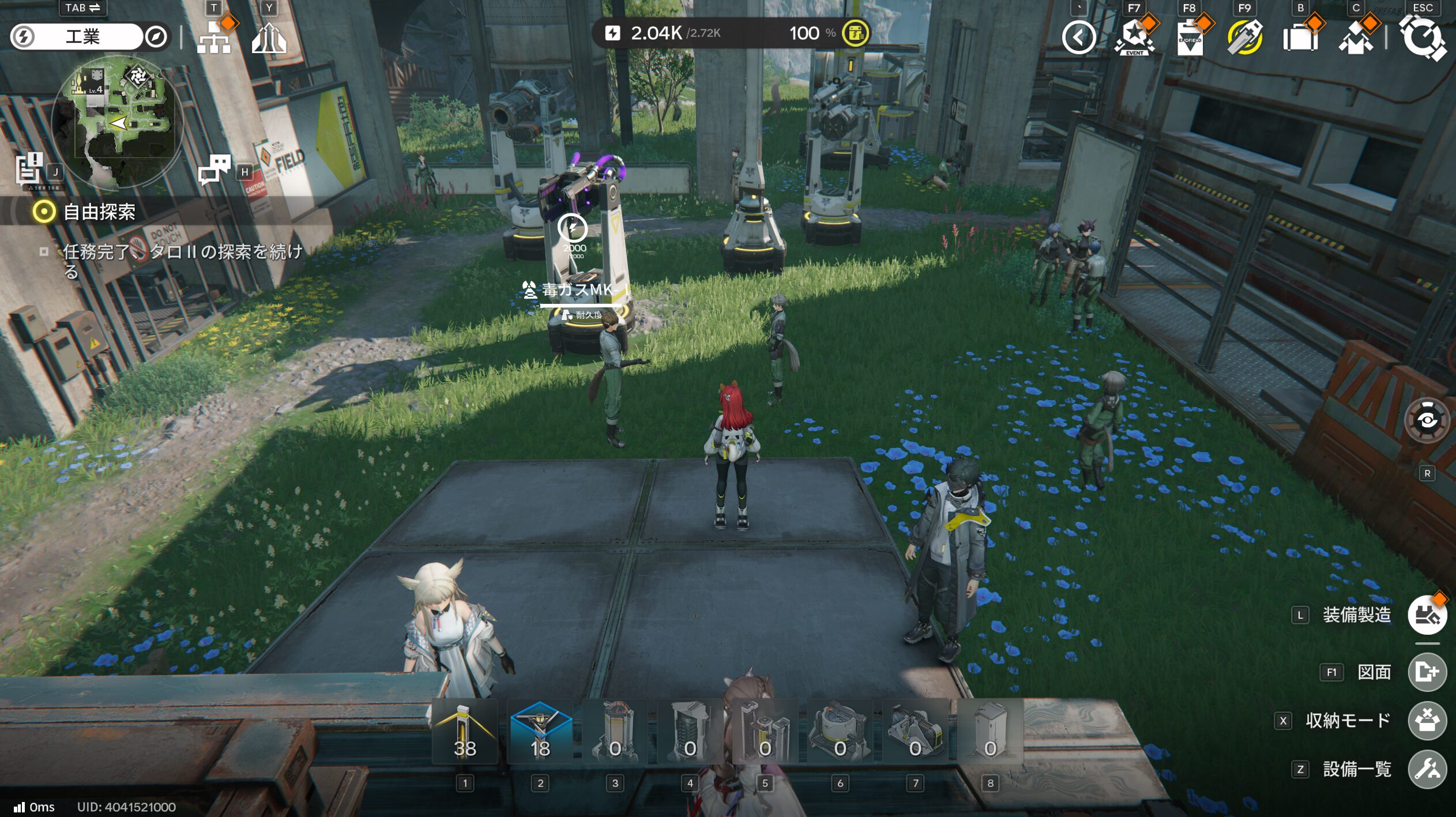
Task: Switch to the compass exploration mode
Action: coord(156,37)
